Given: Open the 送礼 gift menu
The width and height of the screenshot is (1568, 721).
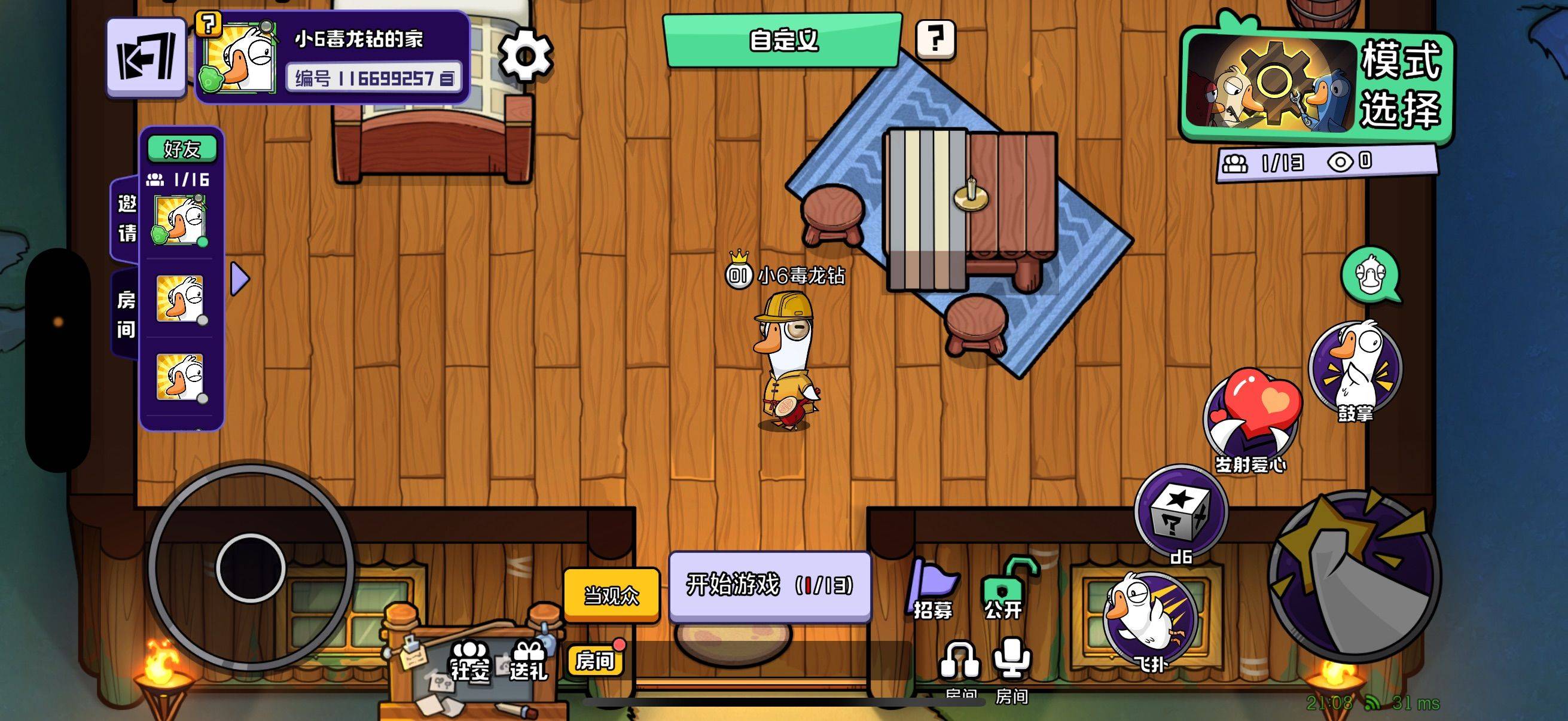Looking at the screenshot, I should coord(529,660).
